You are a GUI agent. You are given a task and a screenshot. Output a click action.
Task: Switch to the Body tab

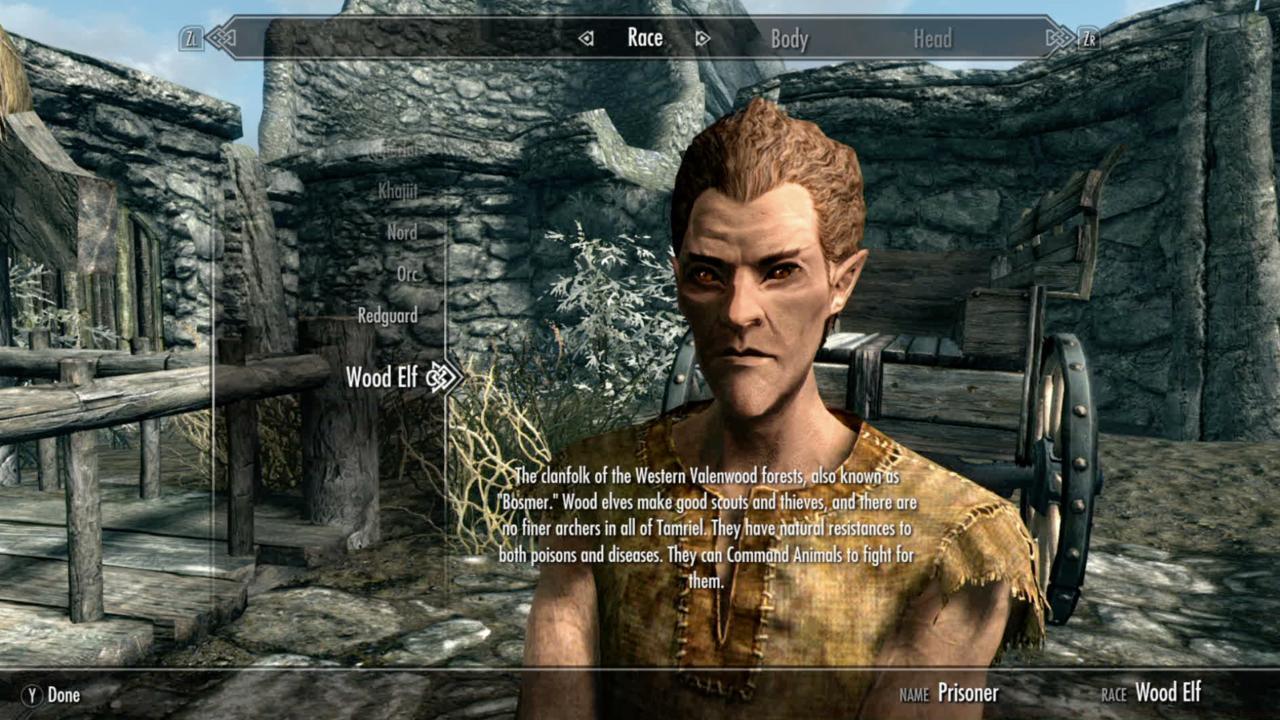tap(791, 38)
